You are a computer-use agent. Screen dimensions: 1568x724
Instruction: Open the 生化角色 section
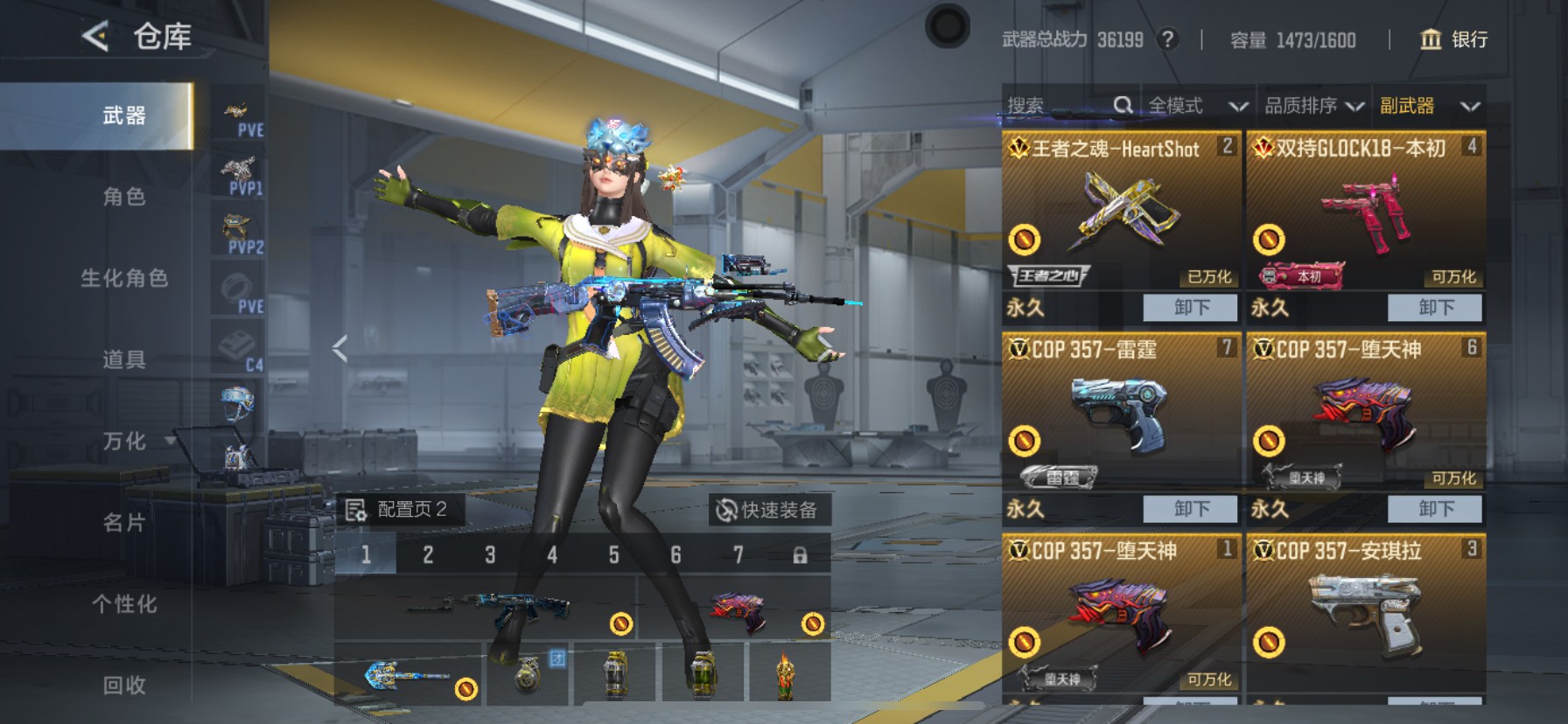[x=124, y=278]
